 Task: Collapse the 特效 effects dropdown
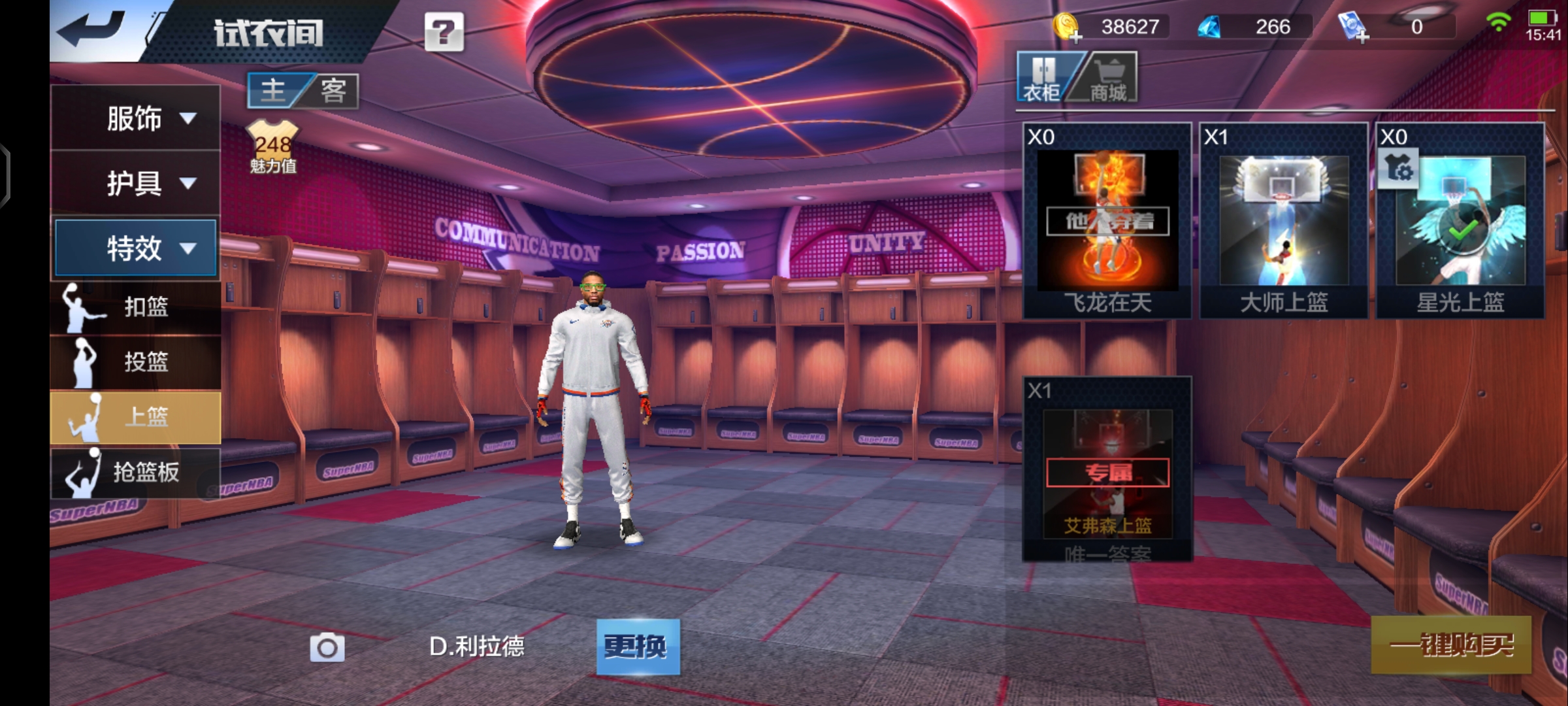pyautogui.click(x=136, y=248)
